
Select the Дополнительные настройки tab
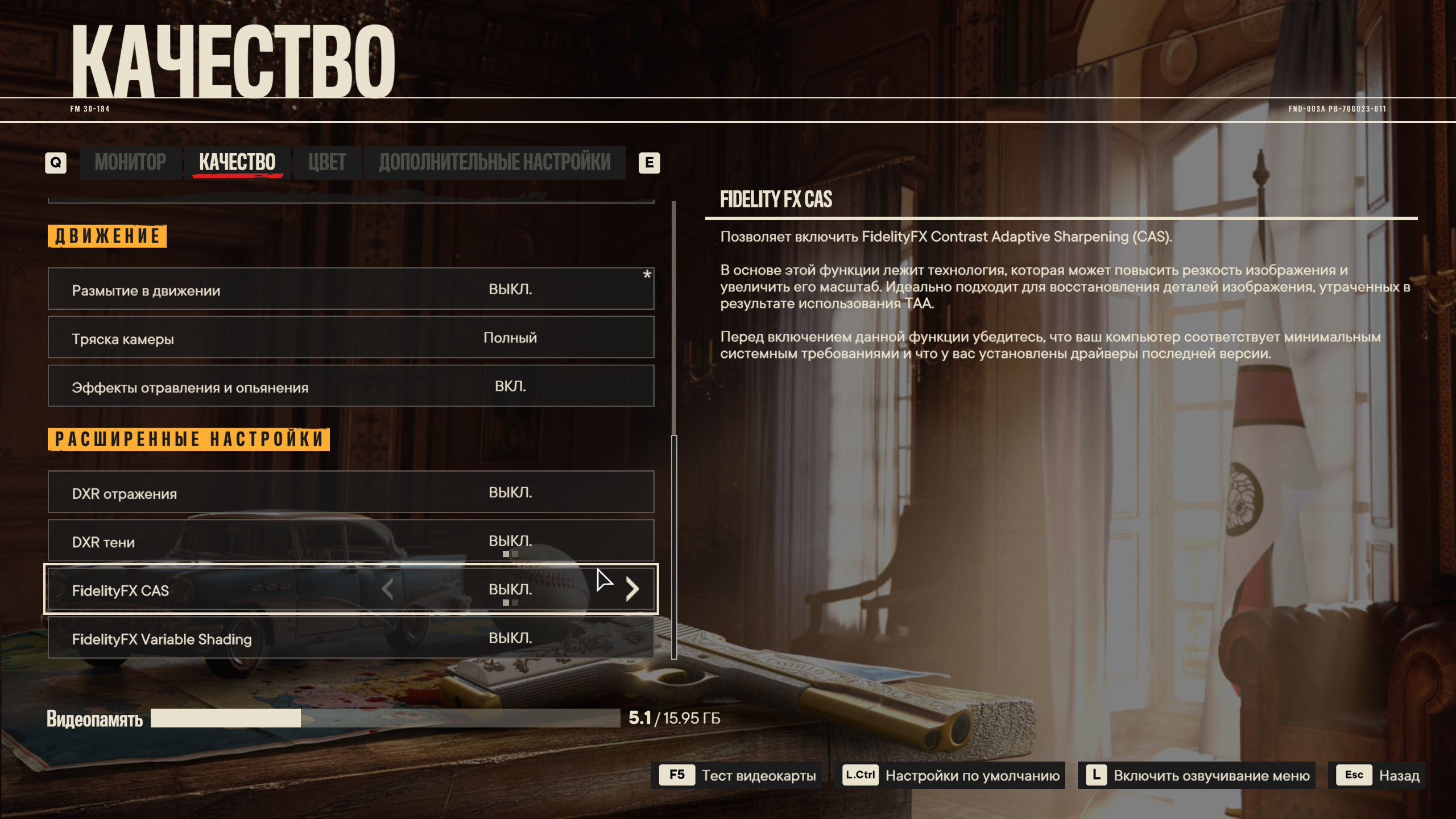pos(494,163)
